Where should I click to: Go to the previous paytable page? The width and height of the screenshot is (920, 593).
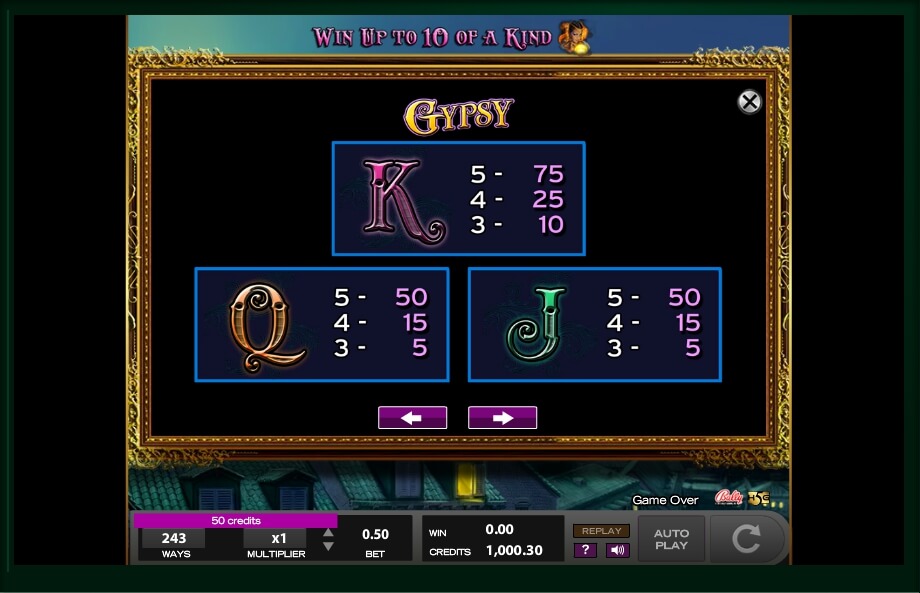[412, 418]
